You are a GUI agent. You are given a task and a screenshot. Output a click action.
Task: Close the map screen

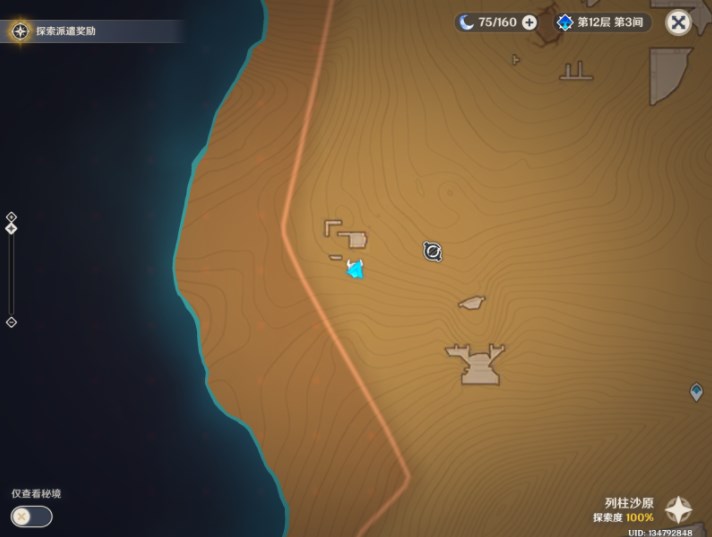[x=679, y=22]
